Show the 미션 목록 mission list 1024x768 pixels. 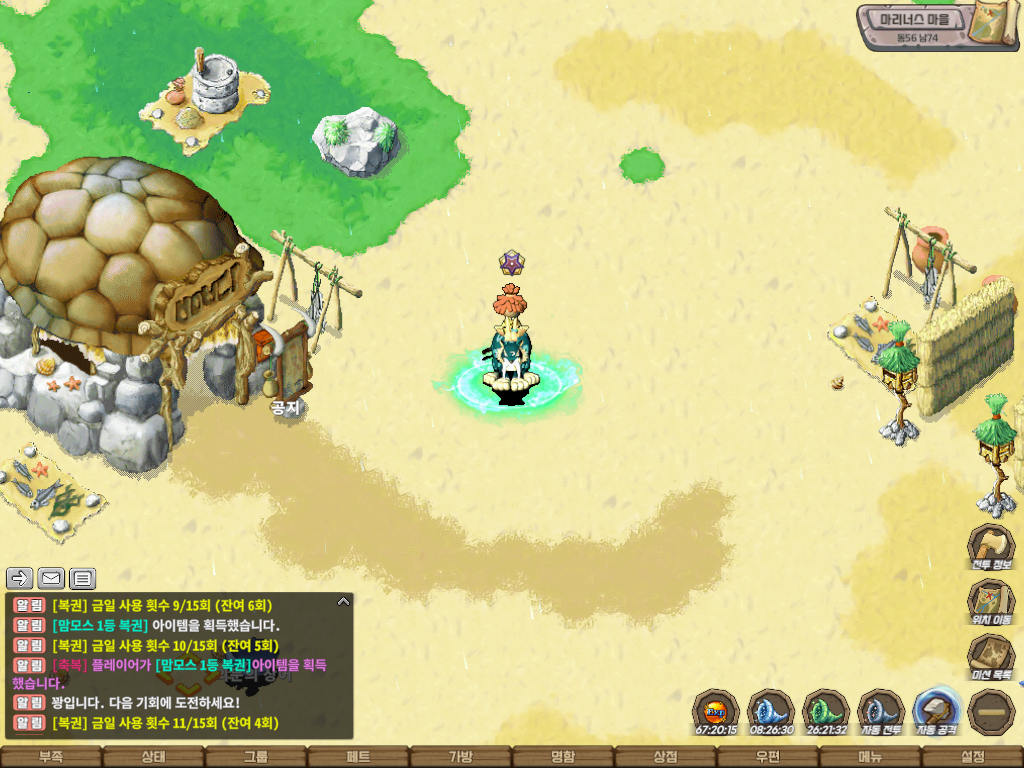[991, 655]
